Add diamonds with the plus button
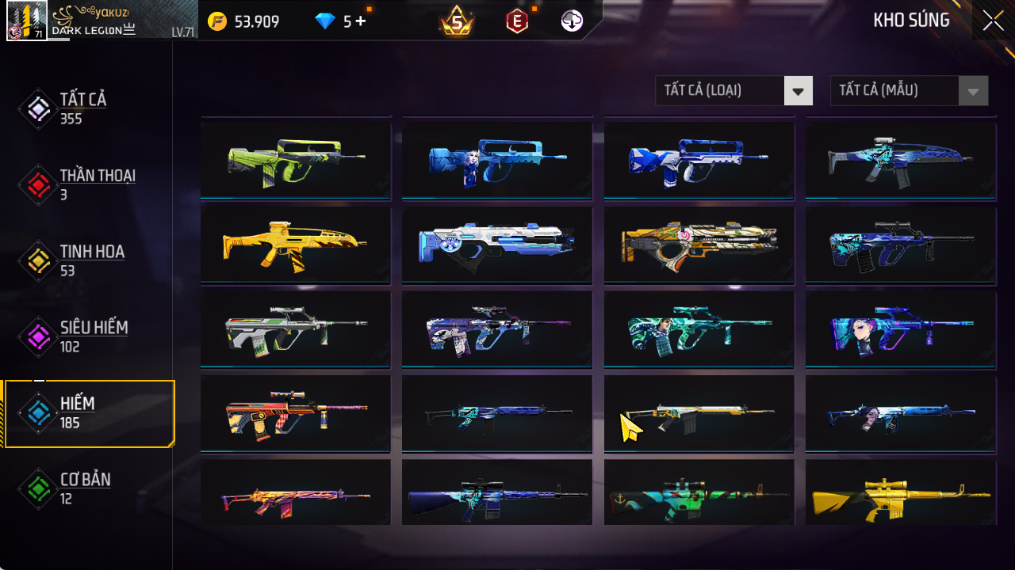 (x=361, y=21)
